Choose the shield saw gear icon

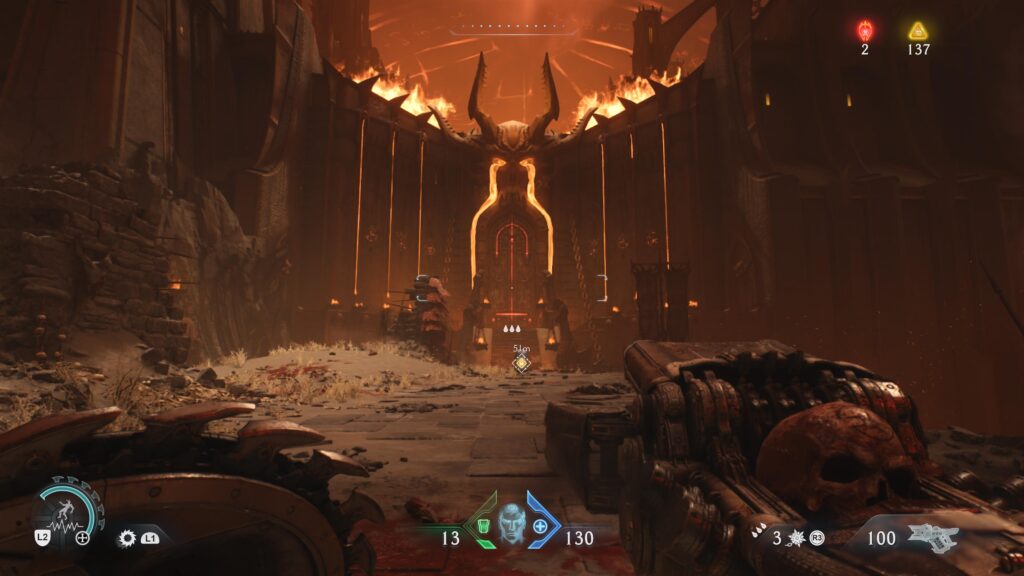(x=127, y=538)
